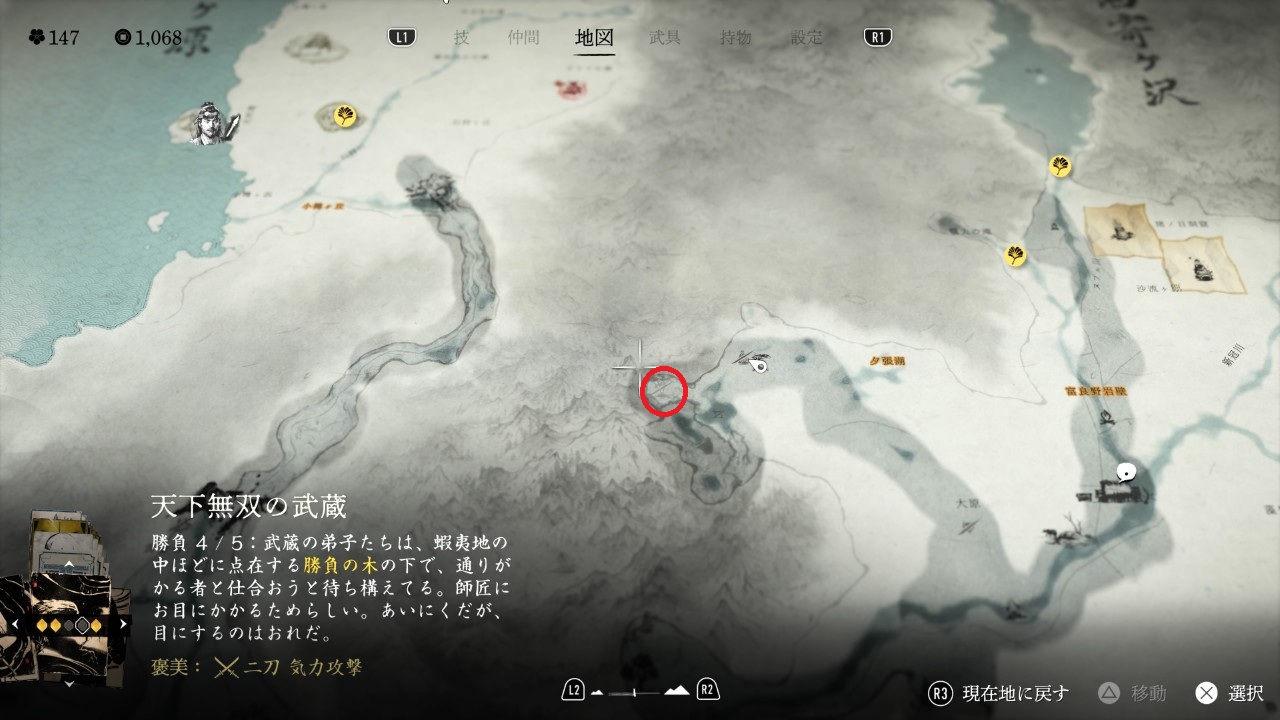Show the next quest card with right arrow
Viewport: 1280px width, 720px height.
point(124,624)
